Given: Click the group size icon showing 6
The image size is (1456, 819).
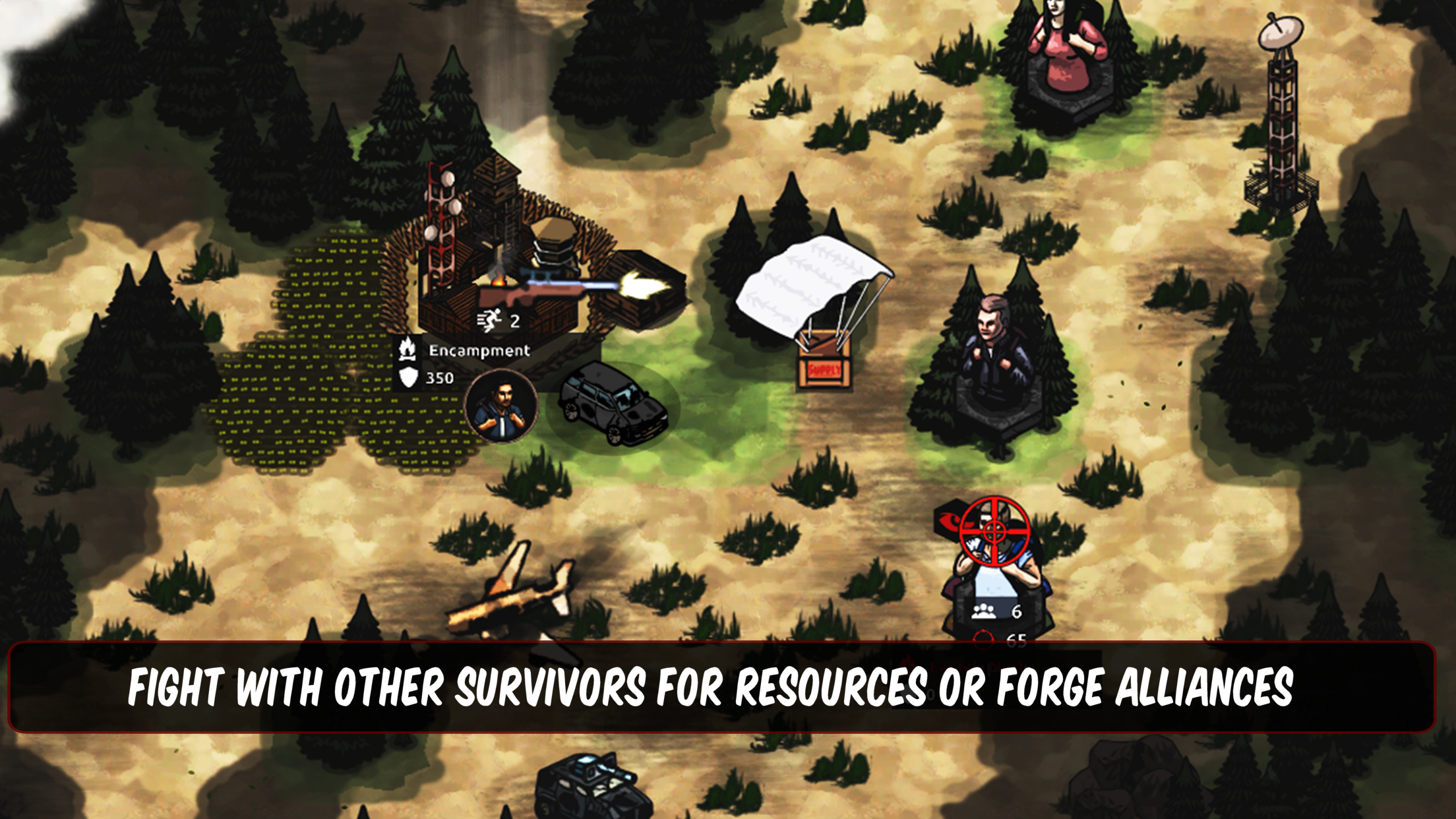Looking at the screenshot, I should coord(983,611).
